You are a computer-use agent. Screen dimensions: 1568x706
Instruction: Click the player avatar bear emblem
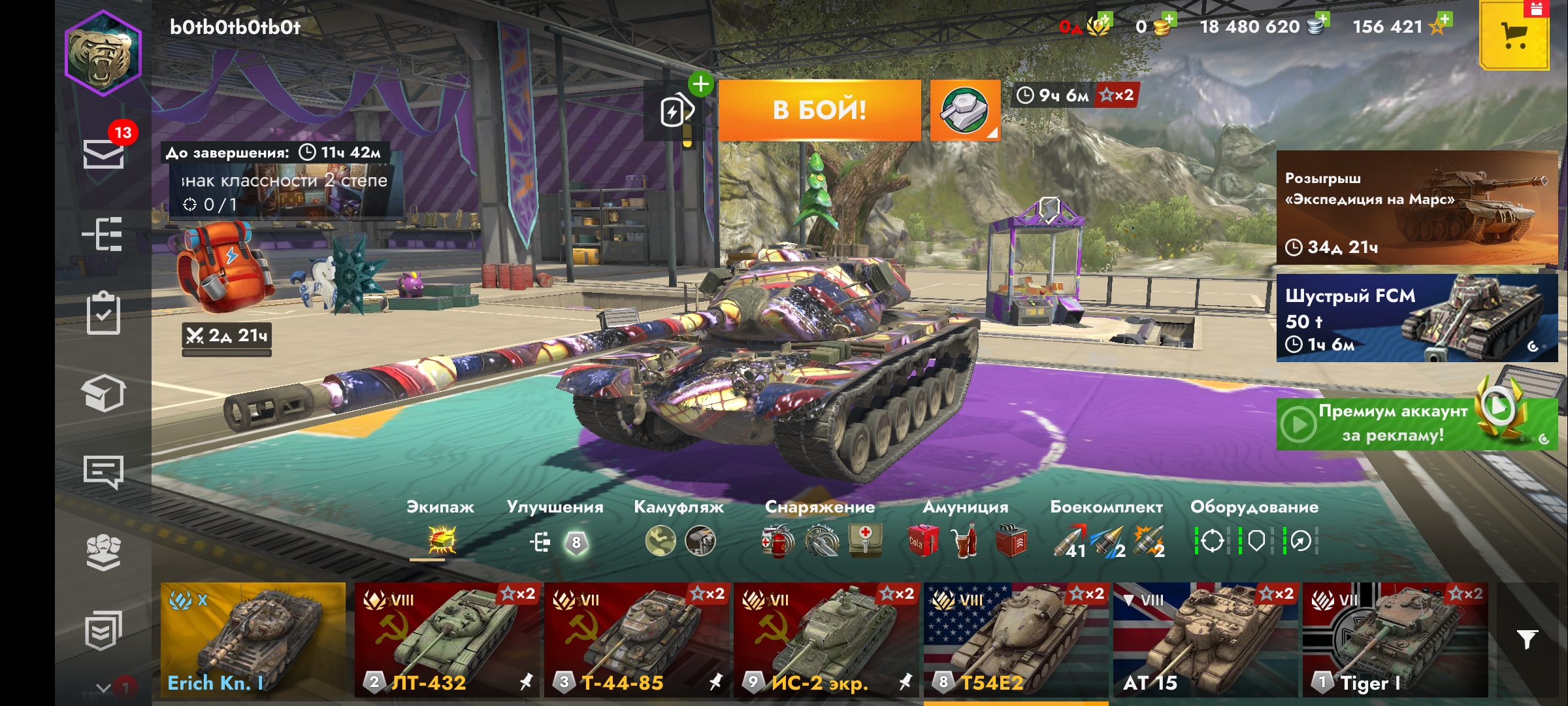tap(103, 54)
